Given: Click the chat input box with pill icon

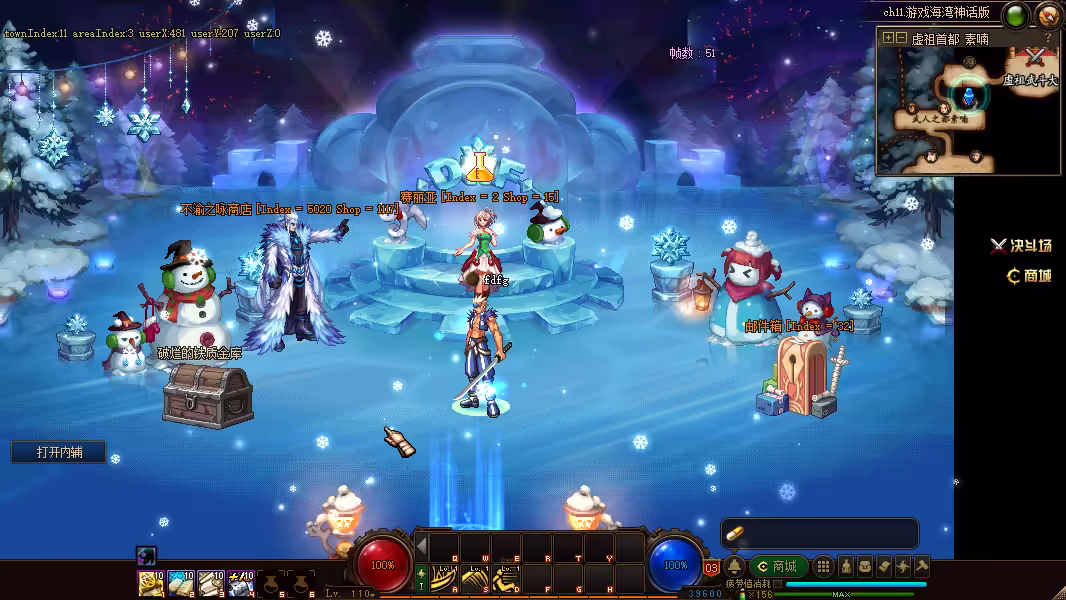Looking at the screenshot, I should point(820,533).
